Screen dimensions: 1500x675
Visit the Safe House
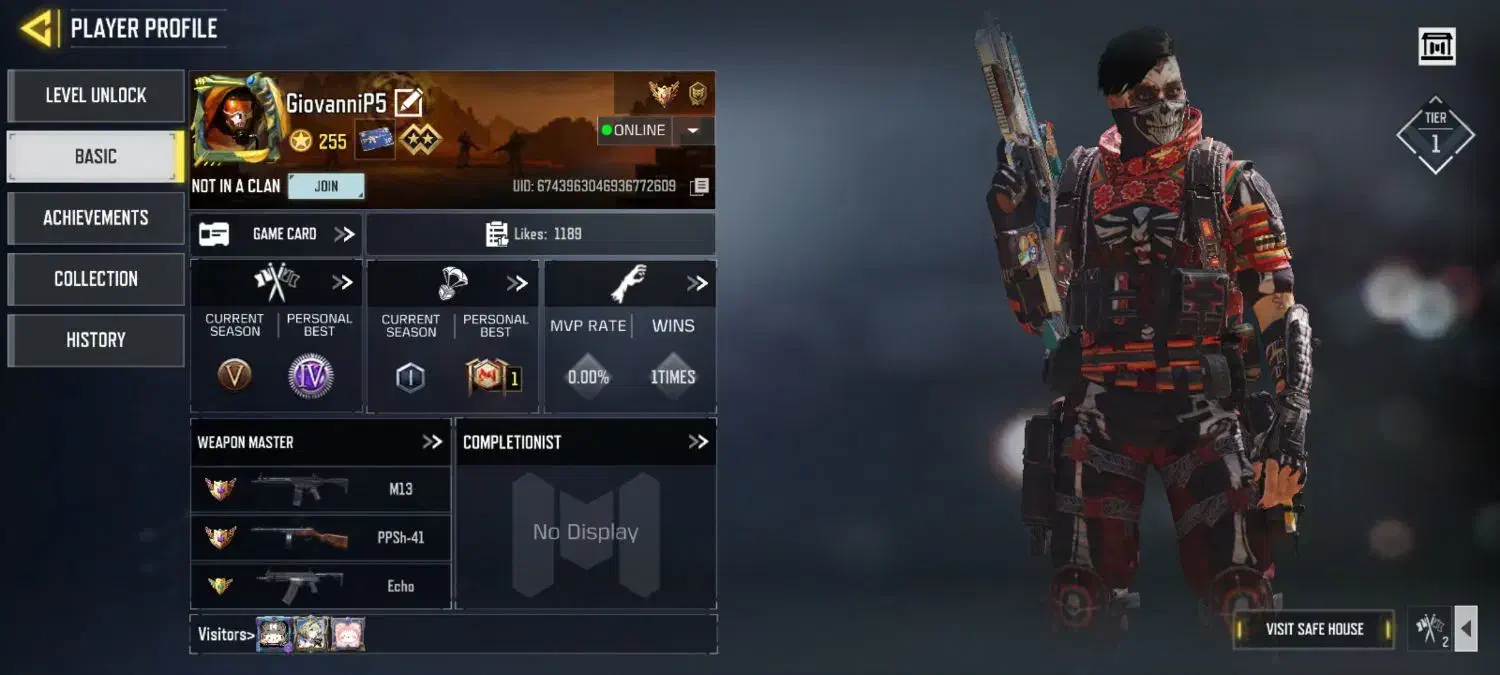pyautogui.click(x=1314, y=629)
